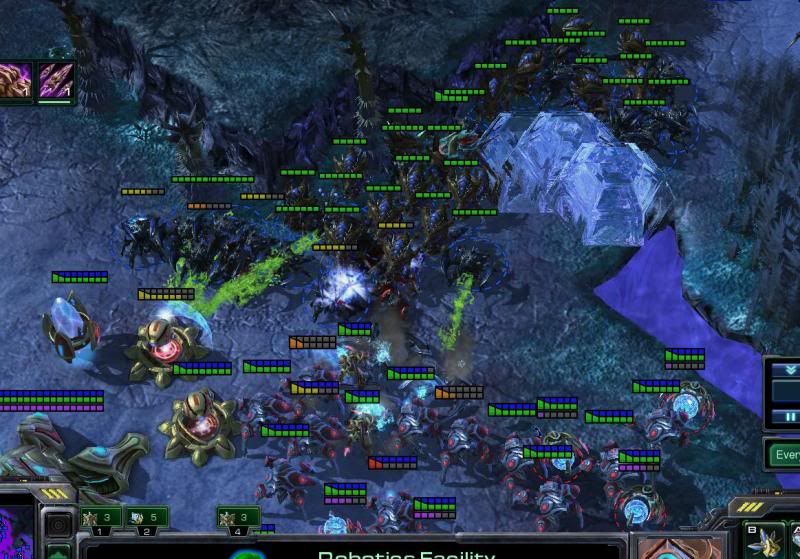Click the purple claws upgrade icon

click(57, 82)
